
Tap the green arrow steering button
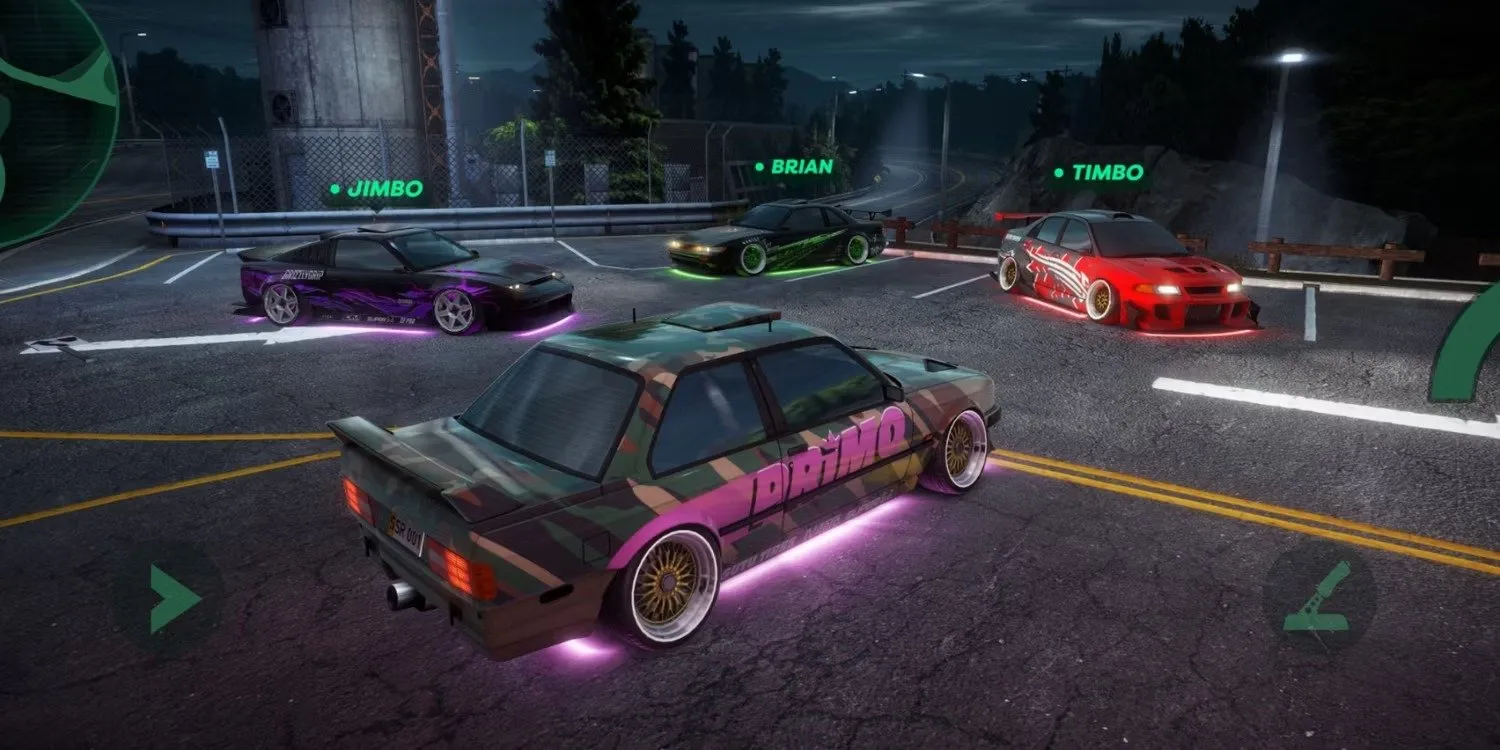tap(173, 598)
